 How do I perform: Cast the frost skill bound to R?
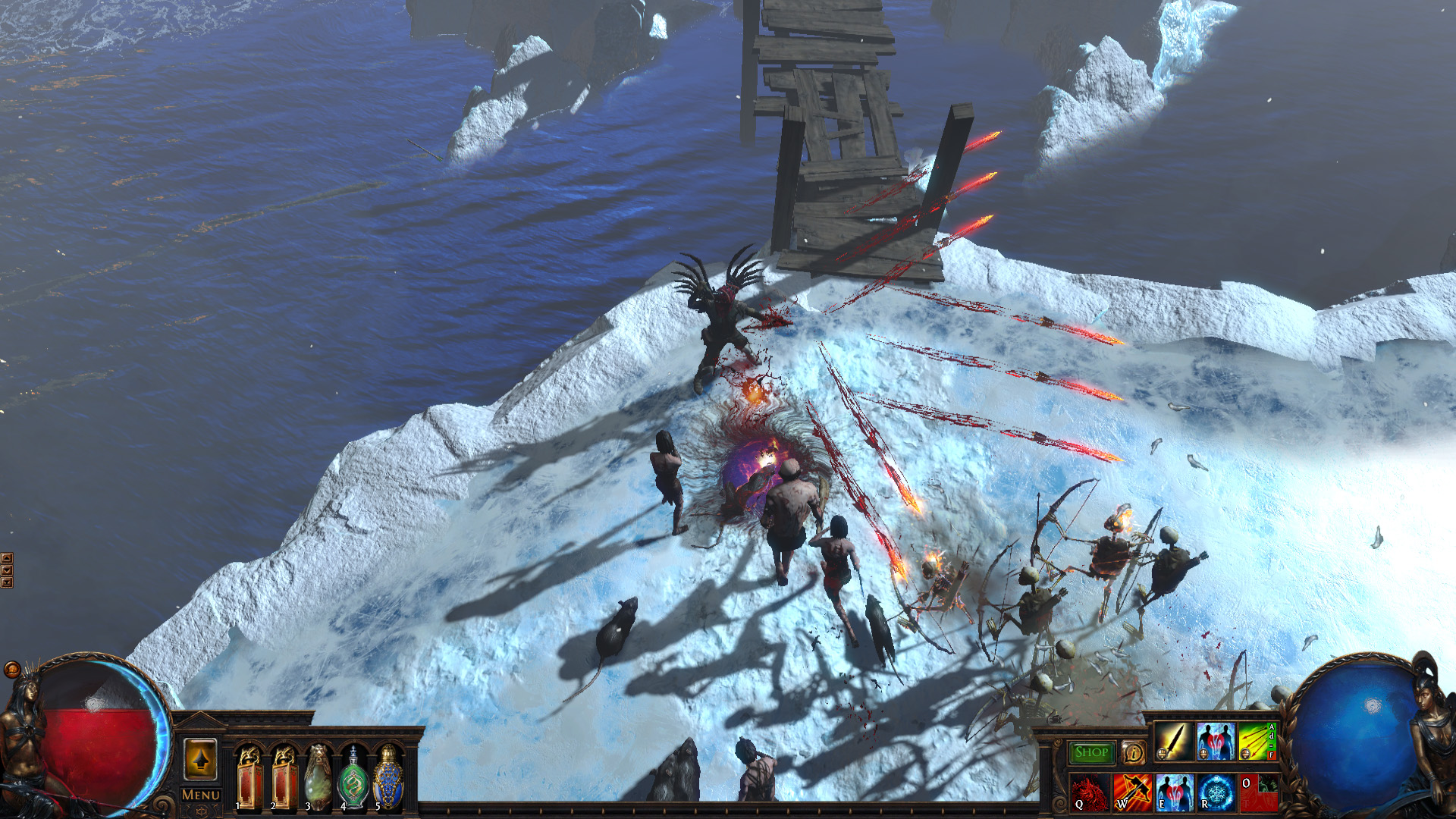(x=1216, y=793)
